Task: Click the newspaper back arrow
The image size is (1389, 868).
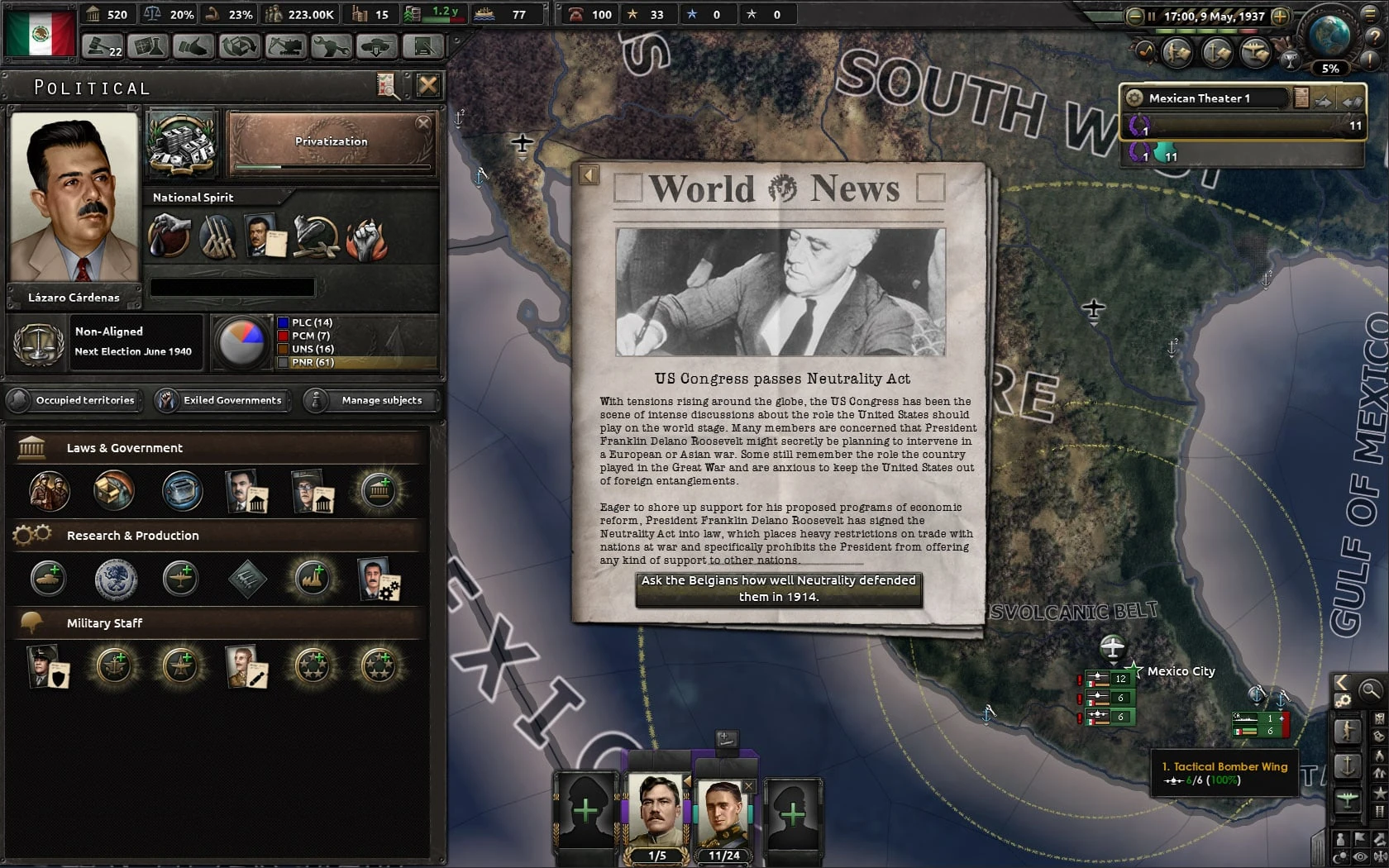Action: click(x=589, y=174)
